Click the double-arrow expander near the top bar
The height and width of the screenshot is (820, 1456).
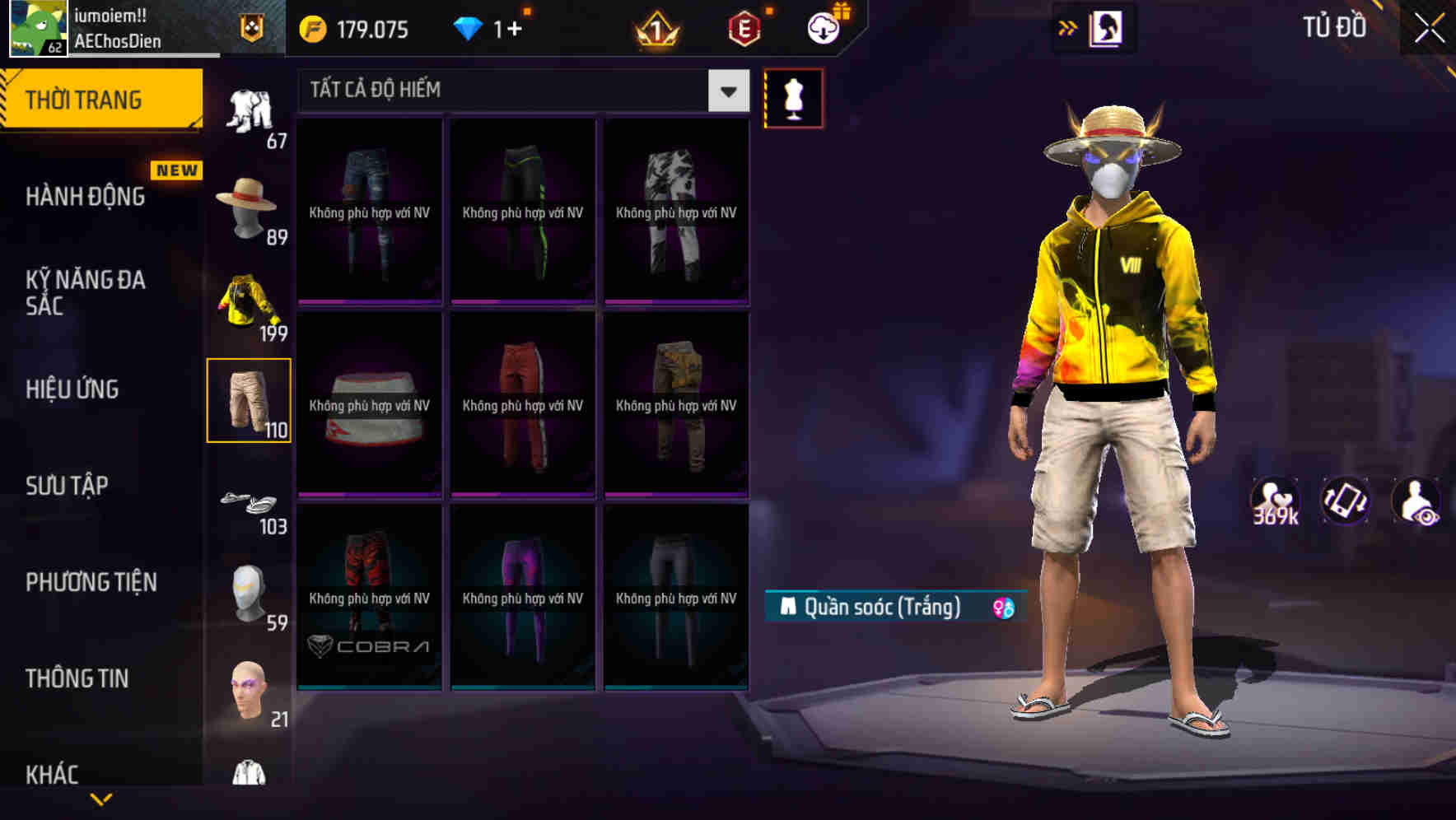point(1068,27)
